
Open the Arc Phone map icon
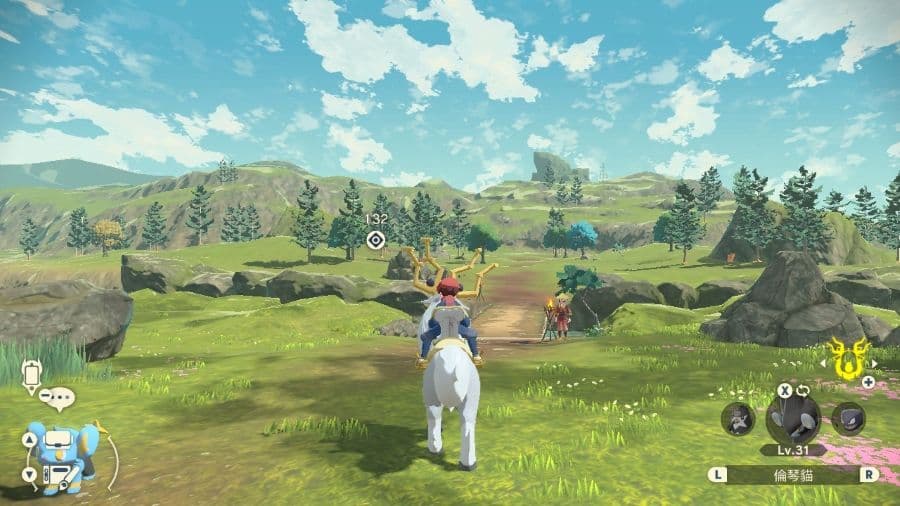point(31,377)
